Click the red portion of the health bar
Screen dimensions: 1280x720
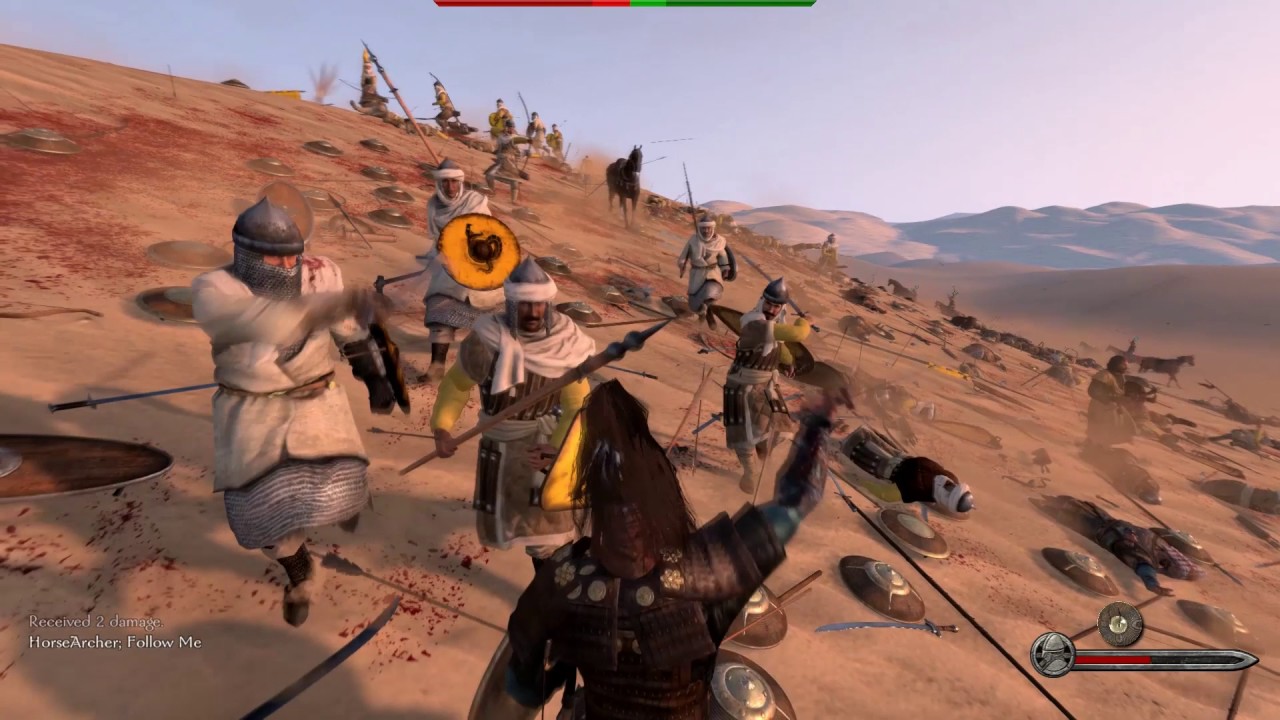click(1115, 660)
